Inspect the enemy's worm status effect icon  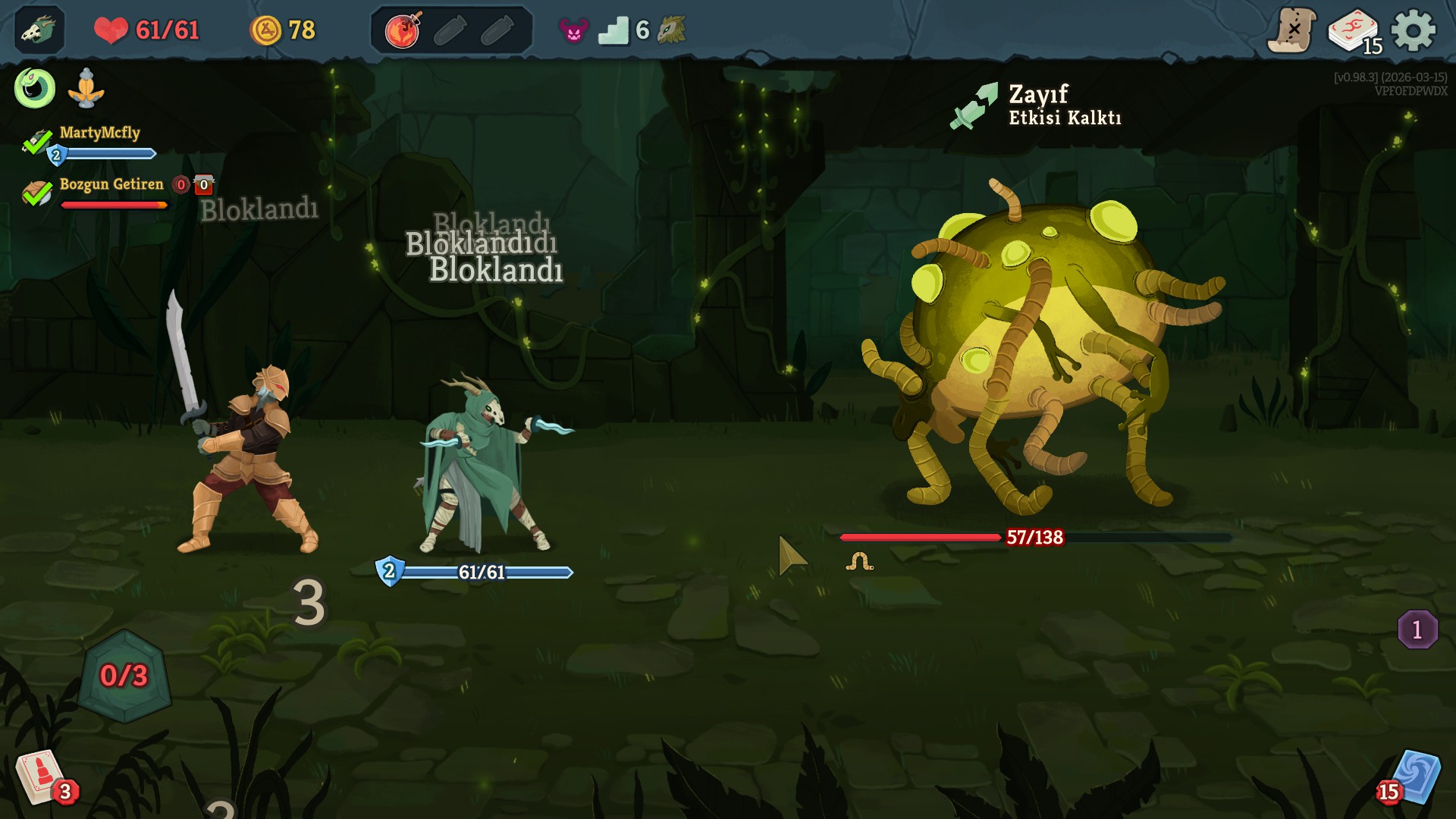pos(859,562)
